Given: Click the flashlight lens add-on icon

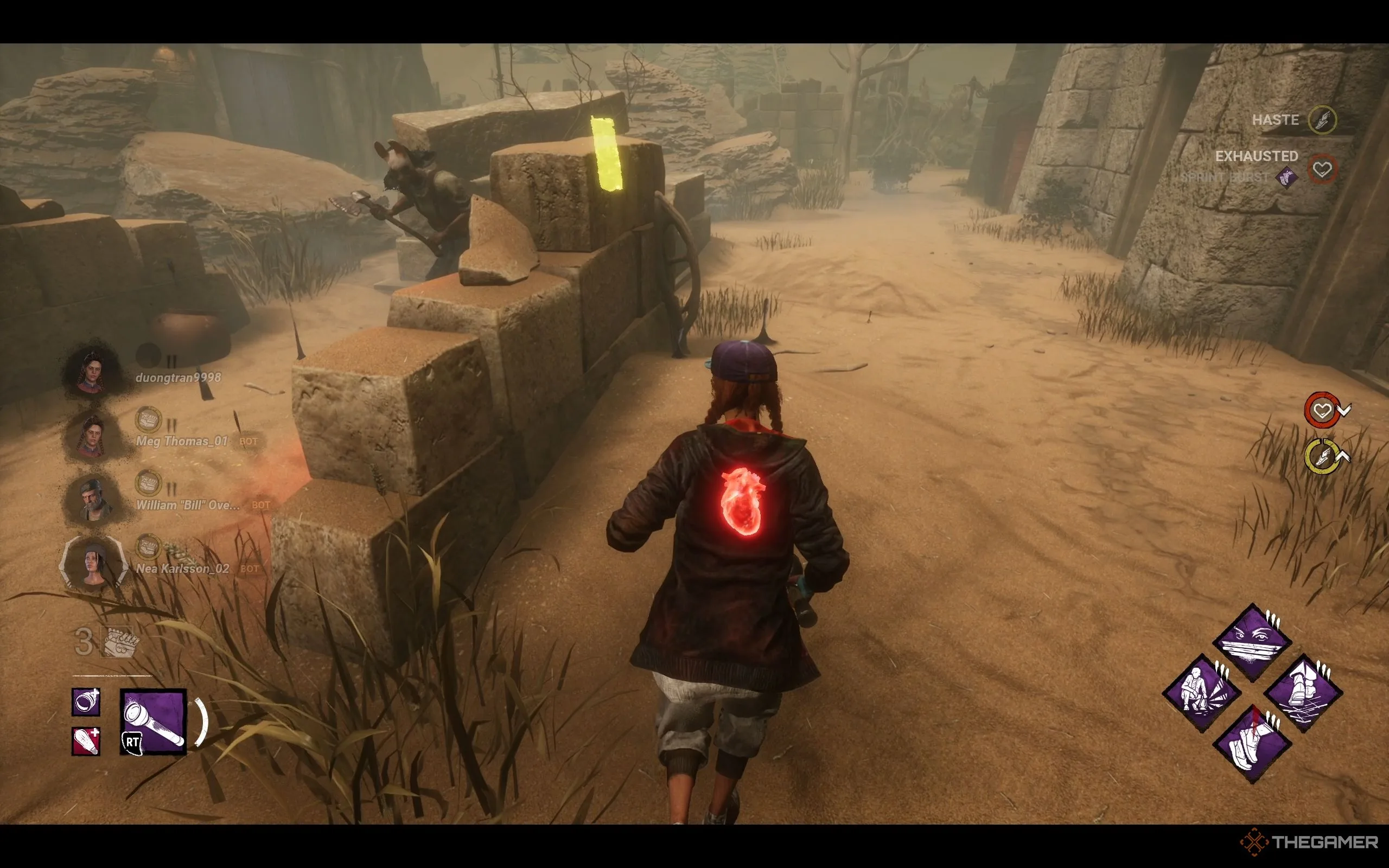Looking at the screenshot, I should point(86,701).
